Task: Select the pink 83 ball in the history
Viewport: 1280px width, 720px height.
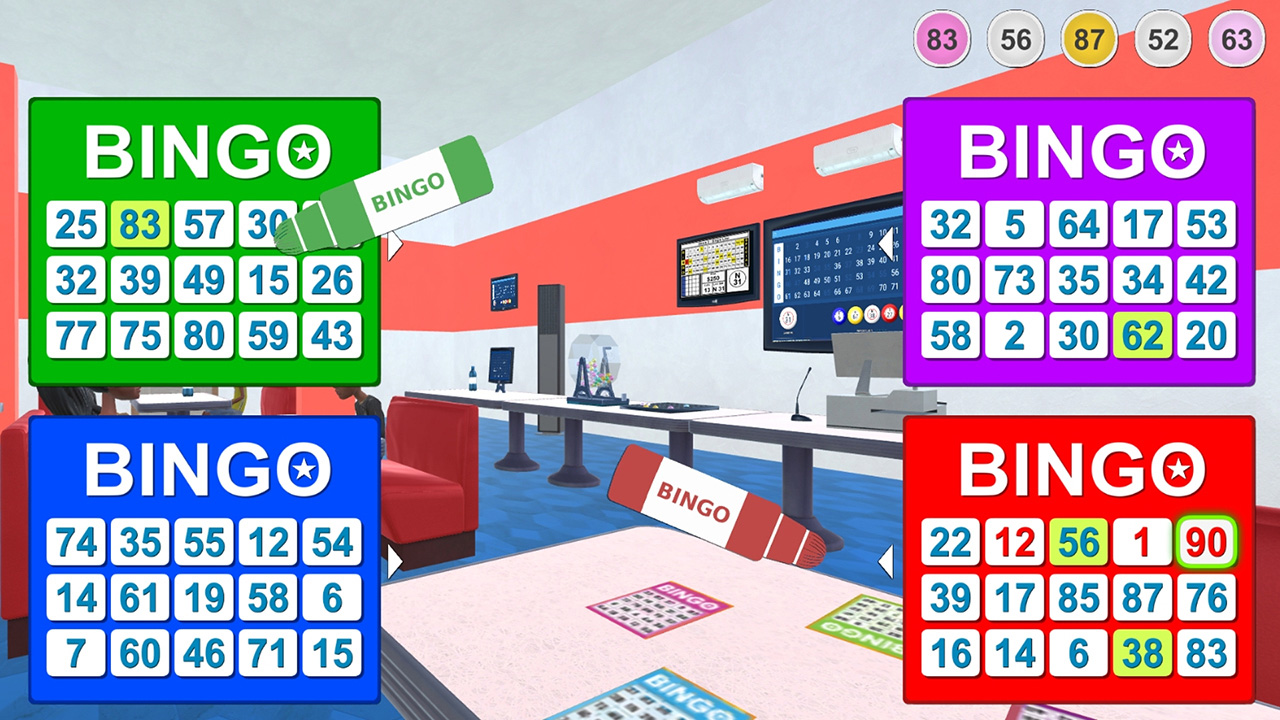Action: (940, 39)
